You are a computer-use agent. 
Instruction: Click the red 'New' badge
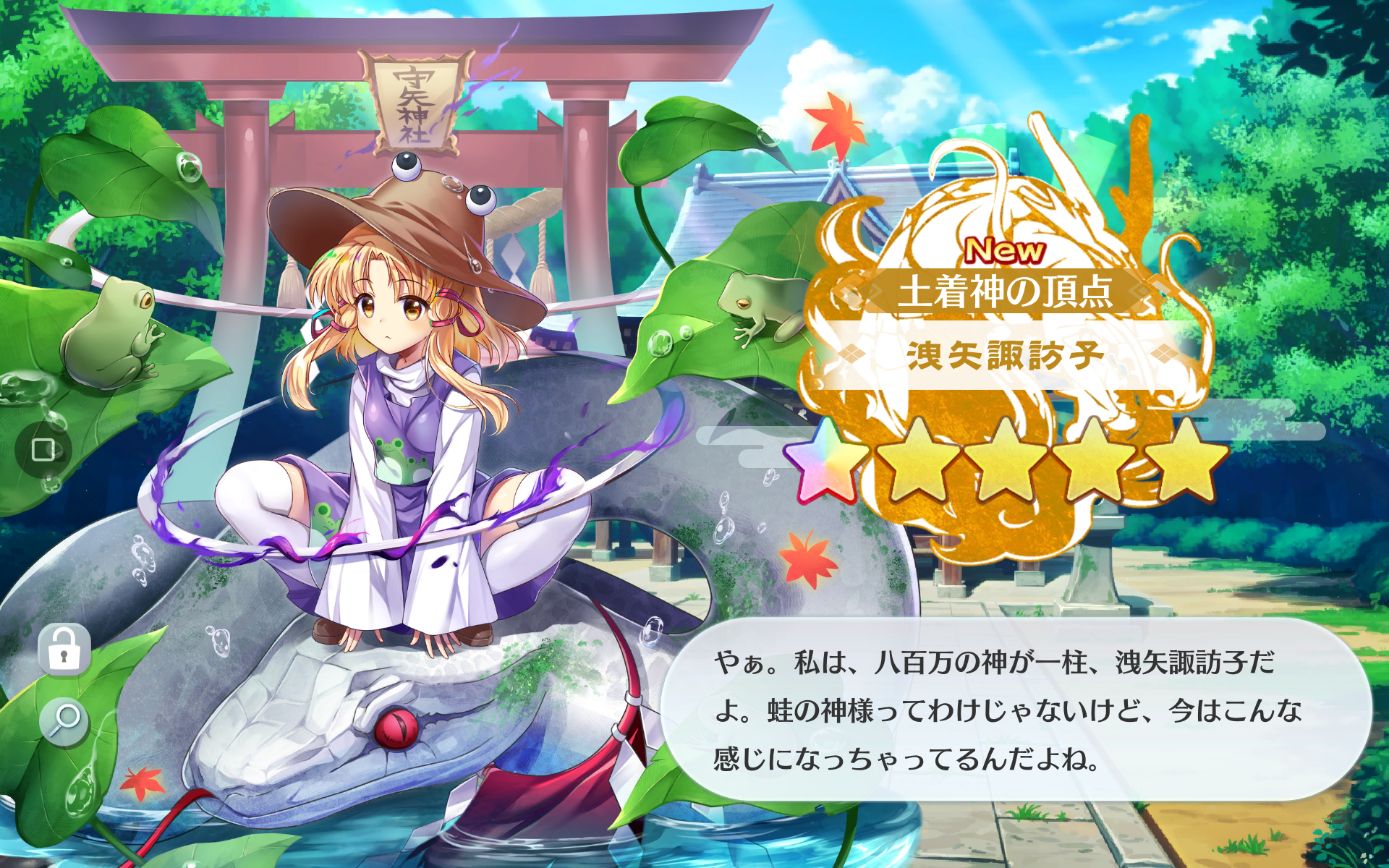click(x=1004, y=250)
